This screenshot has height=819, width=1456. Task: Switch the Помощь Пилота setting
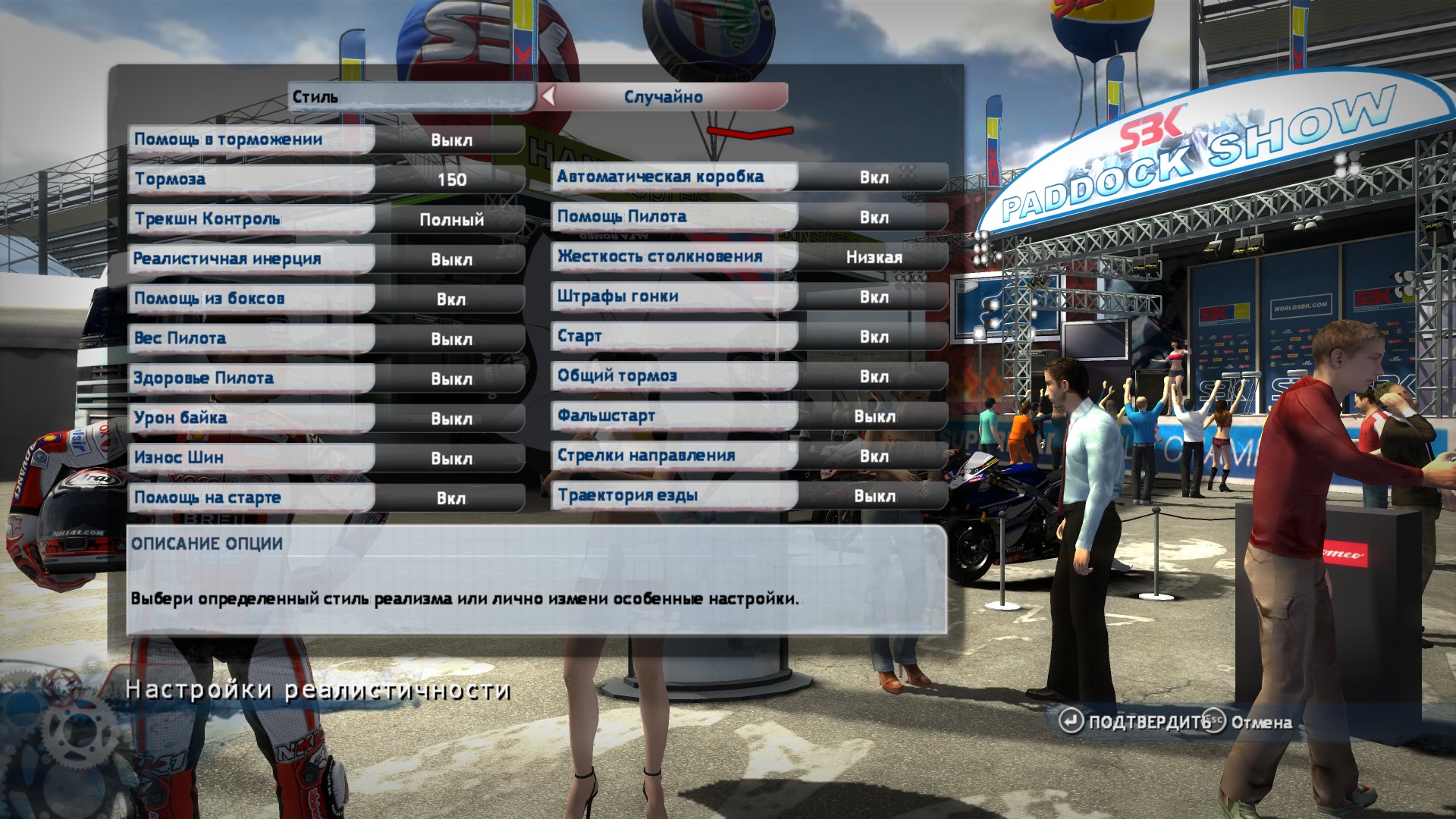point(749,217)
